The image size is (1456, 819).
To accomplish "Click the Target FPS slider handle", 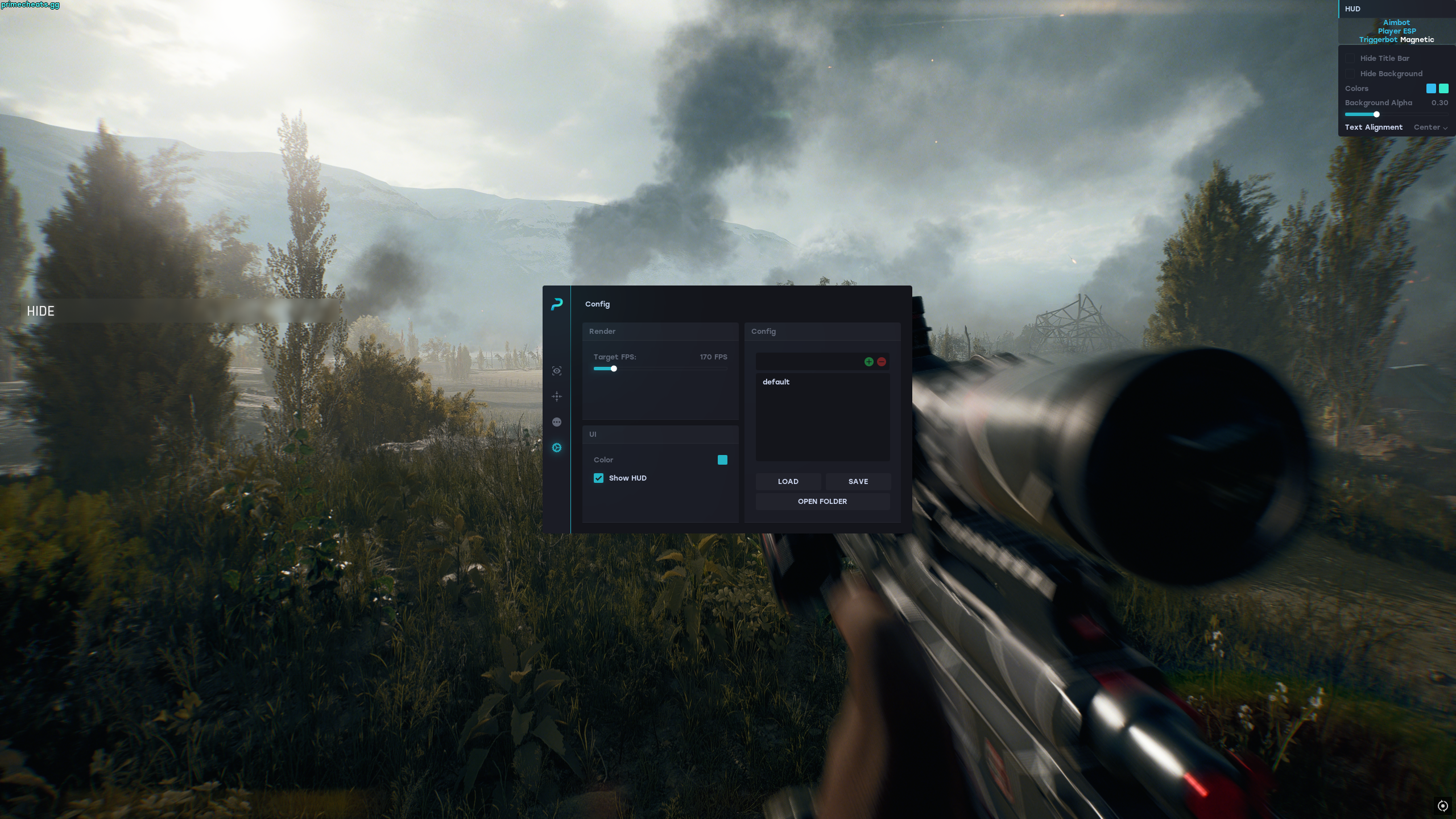I will click(x=614, y=369).
